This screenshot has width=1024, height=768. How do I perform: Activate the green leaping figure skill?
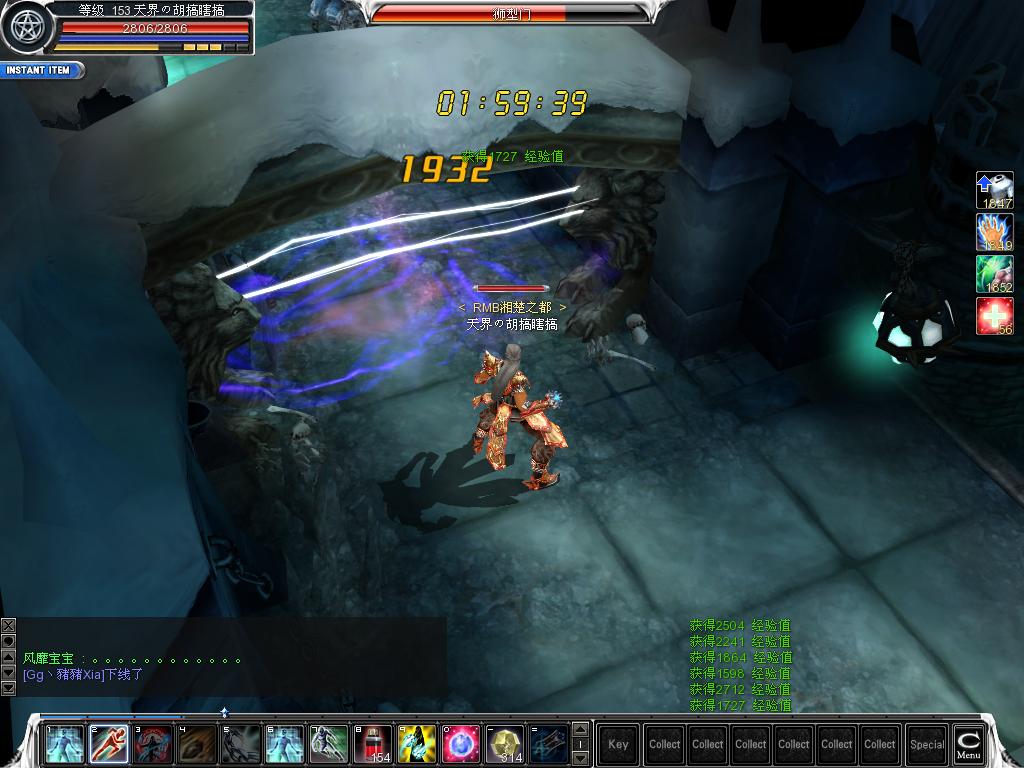(329, 744)
